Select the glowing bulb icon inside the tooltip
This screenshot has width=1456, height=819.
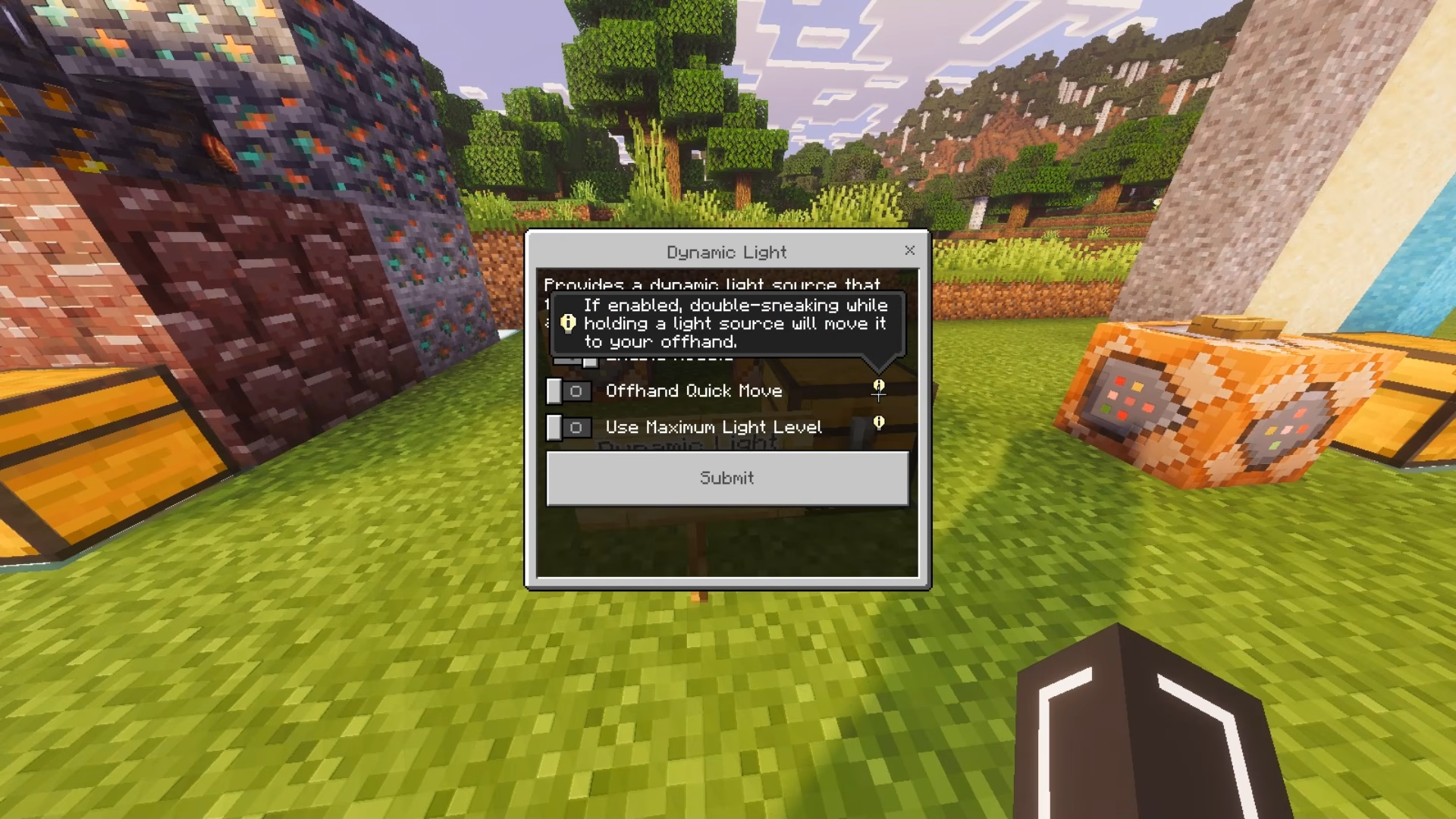(566, 323)
